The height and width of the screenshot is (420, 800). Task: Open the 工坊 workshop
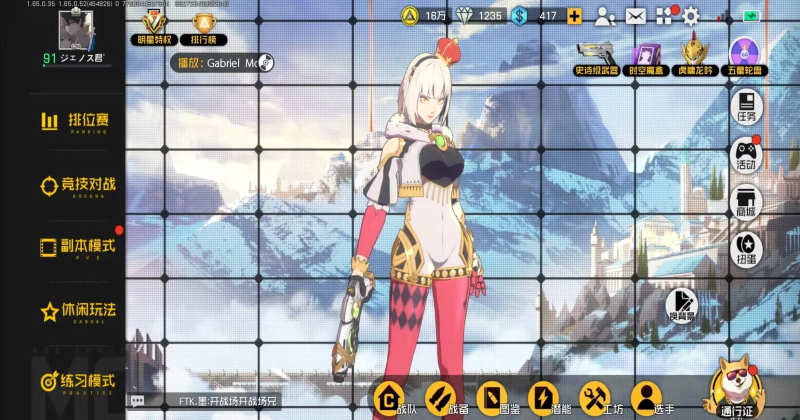[596, 399]
